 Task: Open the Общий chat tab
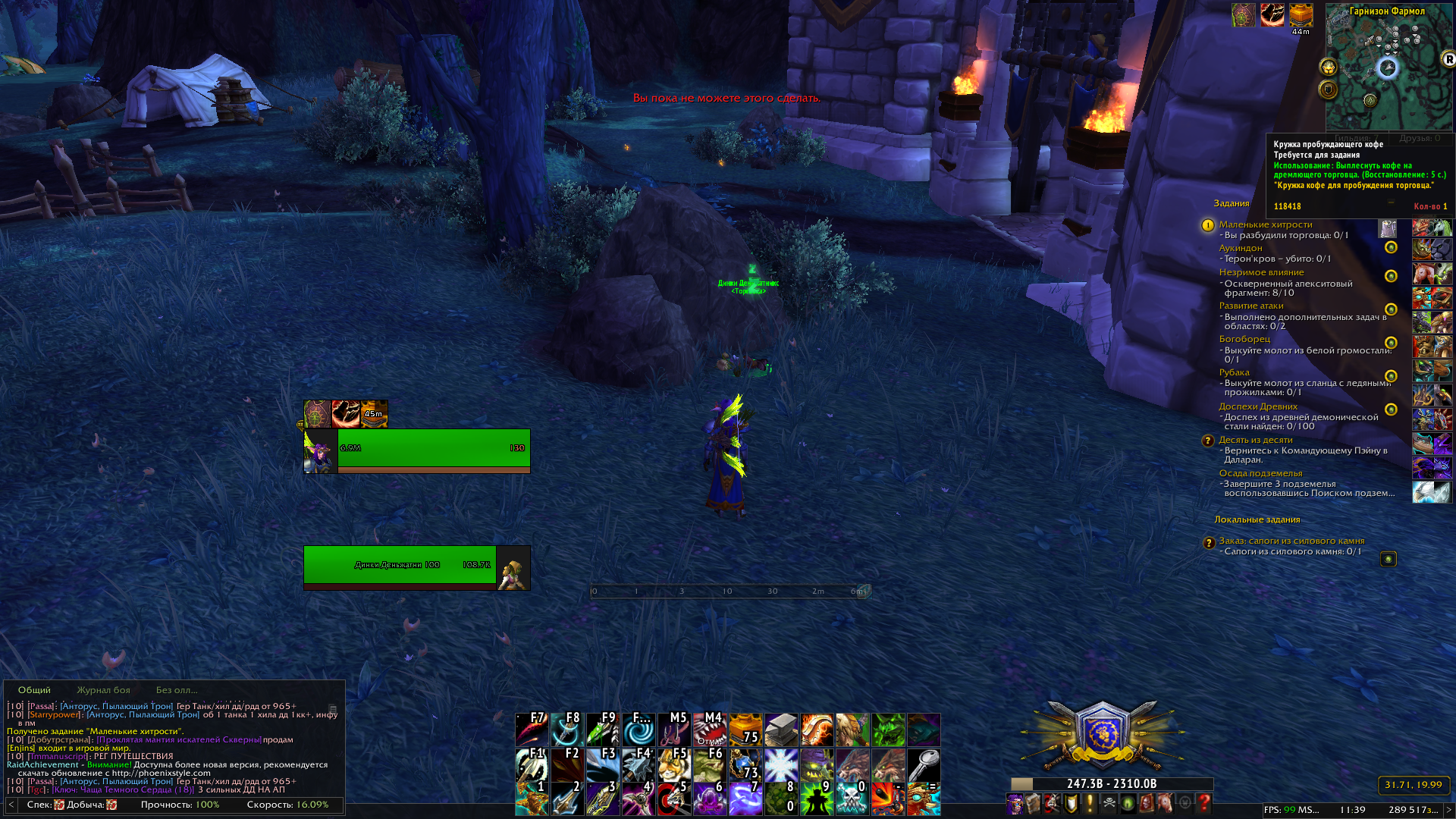pos(34,690)
